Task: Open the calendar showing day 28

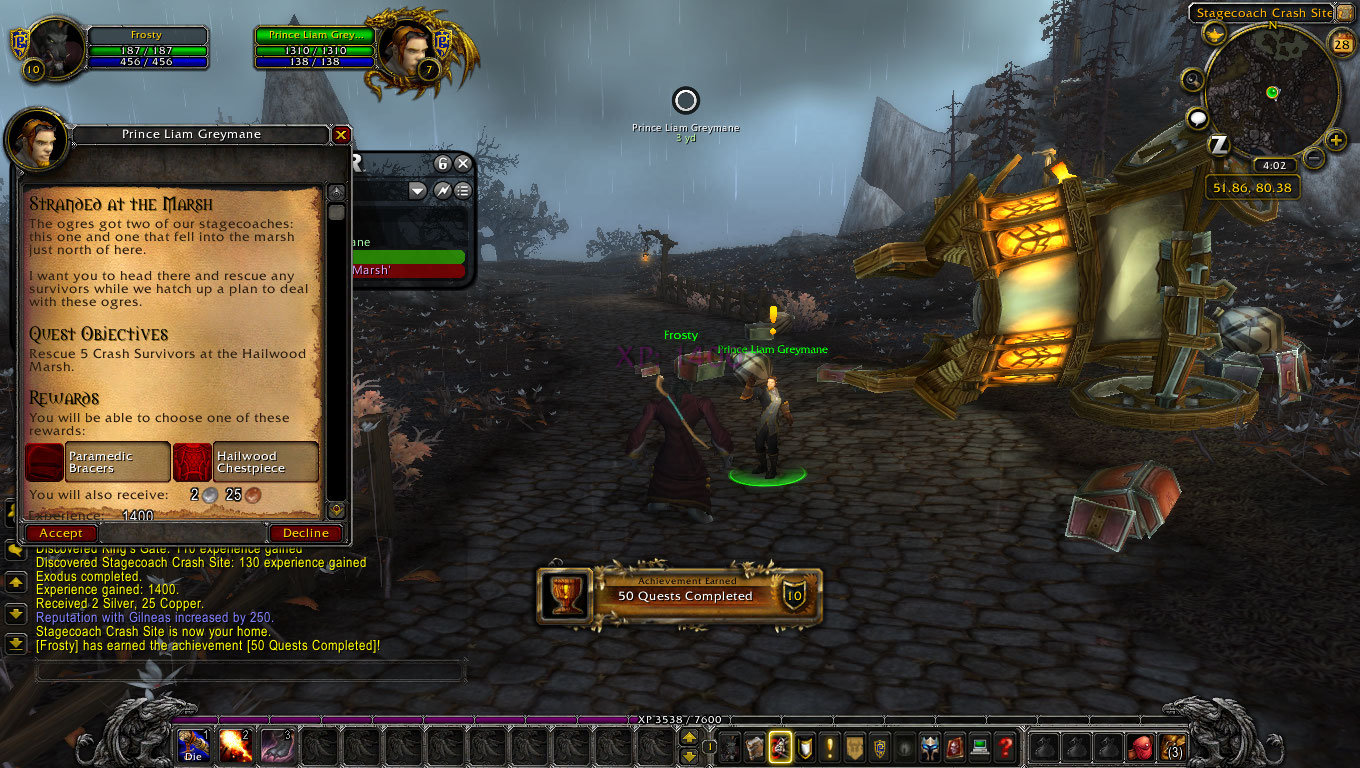Action: [1342, 42]
